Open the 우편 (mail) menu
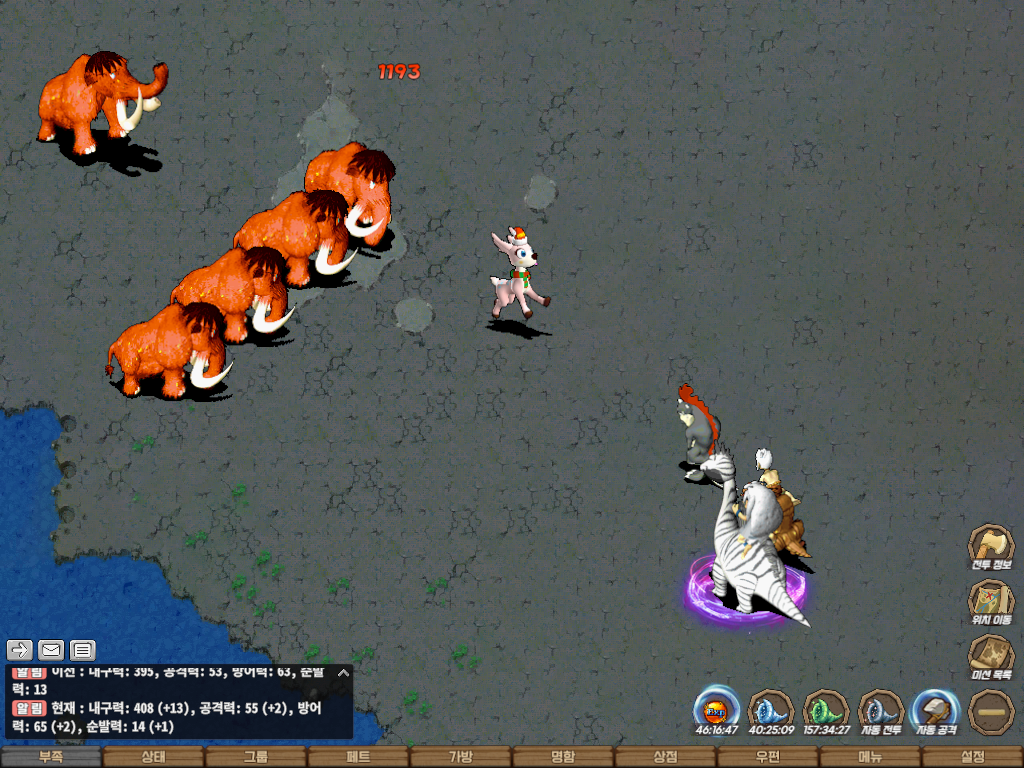This screenshot has height=768, width=1024. [x=767, y=757]
